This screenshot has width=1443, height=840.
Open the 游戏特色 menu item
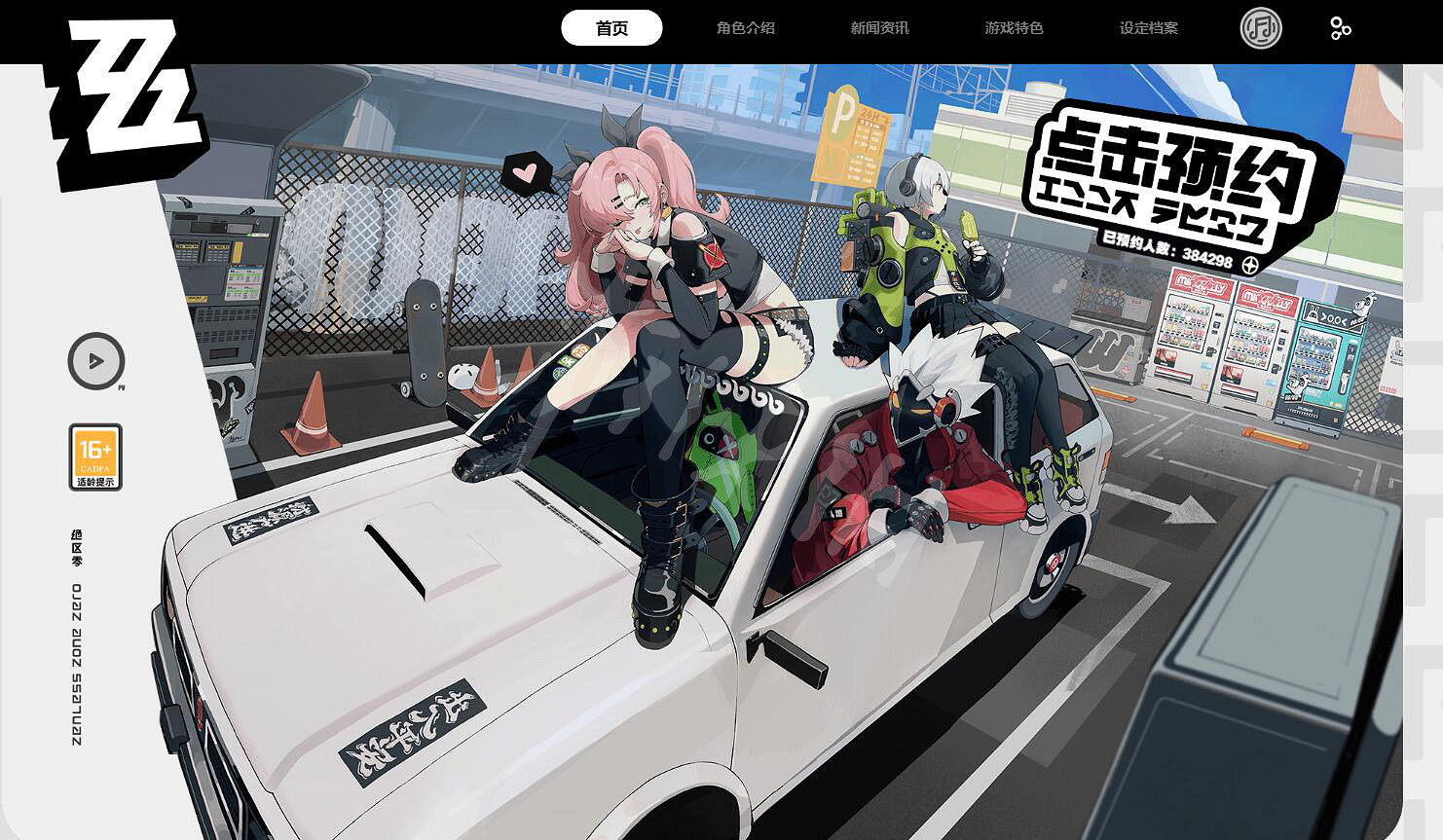pos(1015,28)
